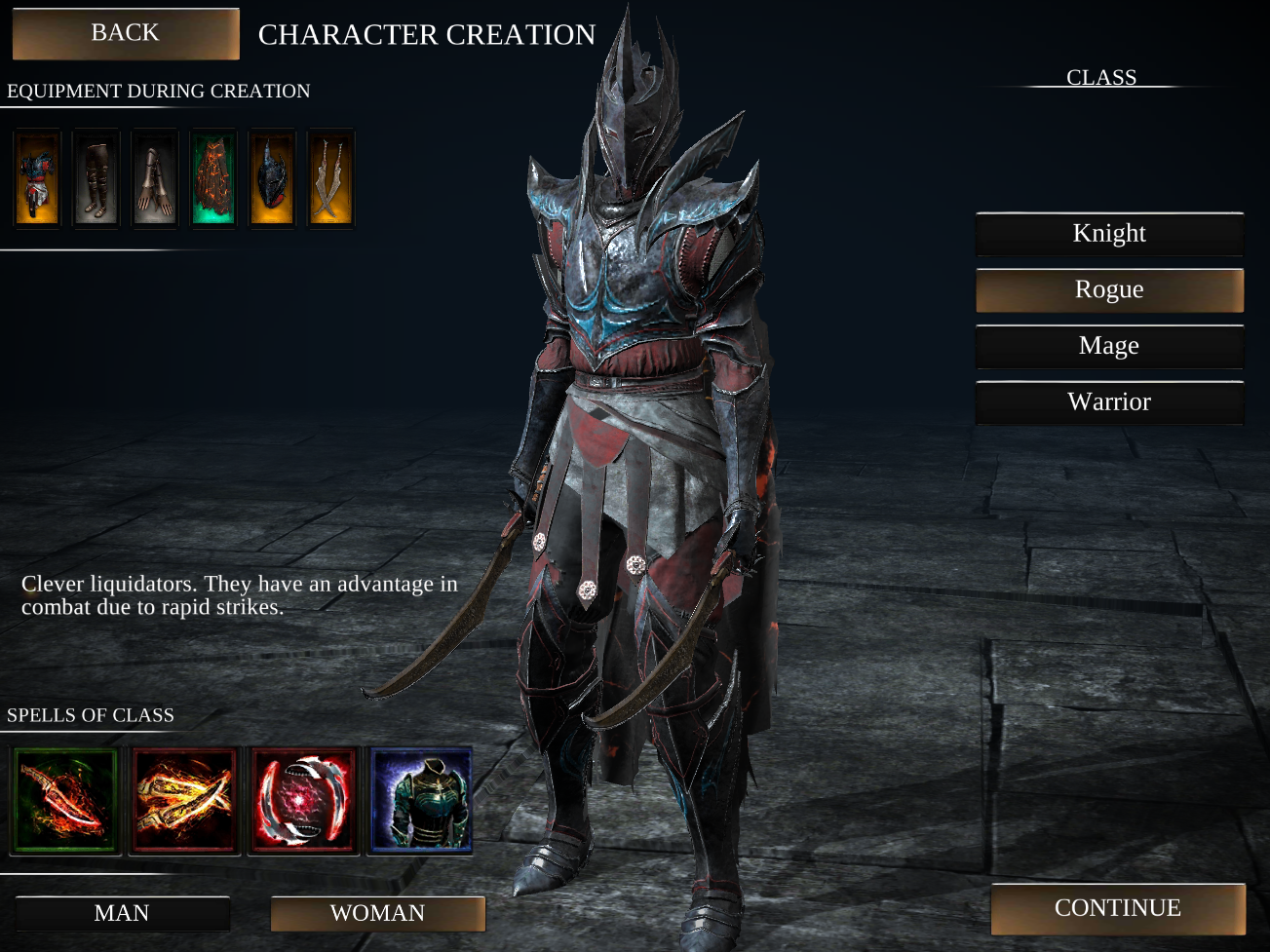The height and width of the screenshot is (952, 1270).
Task: Inspect the leg greaves equipment slot
Action: pyautogui.click(x=95, y=177)
